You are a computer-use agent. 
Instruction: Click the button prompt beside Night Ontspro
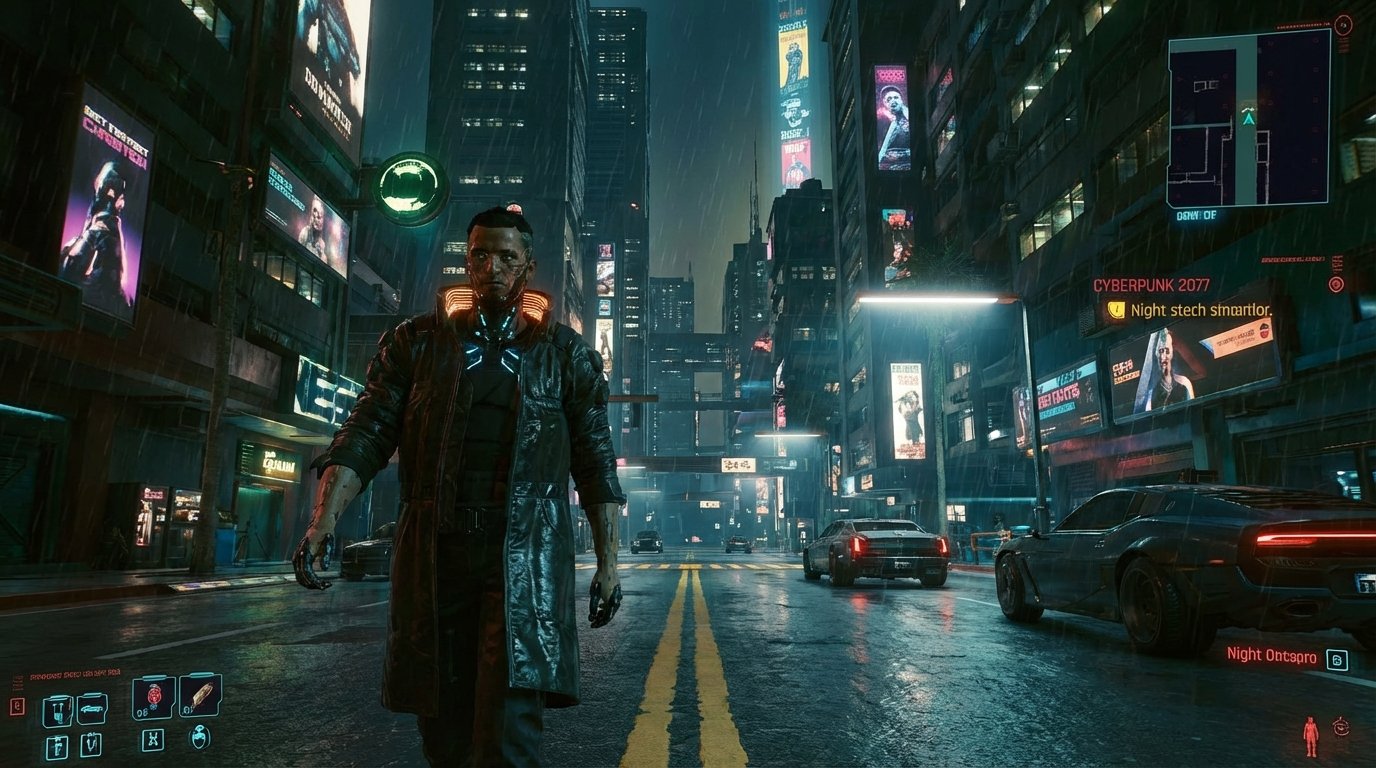coord(1338,660)
